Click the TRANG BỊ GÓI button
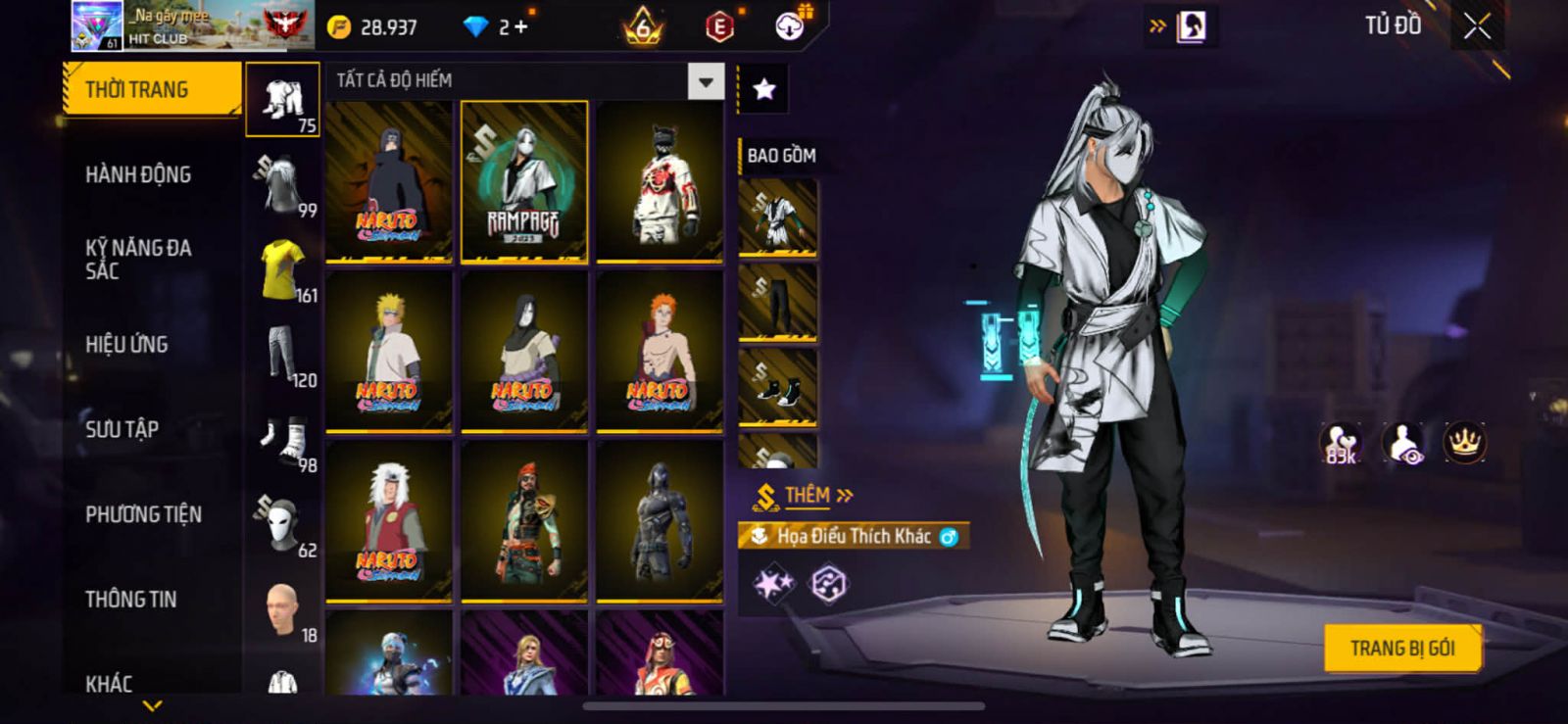The image size is (1568, 724). pyautogui.click(x=1401, y=649)
